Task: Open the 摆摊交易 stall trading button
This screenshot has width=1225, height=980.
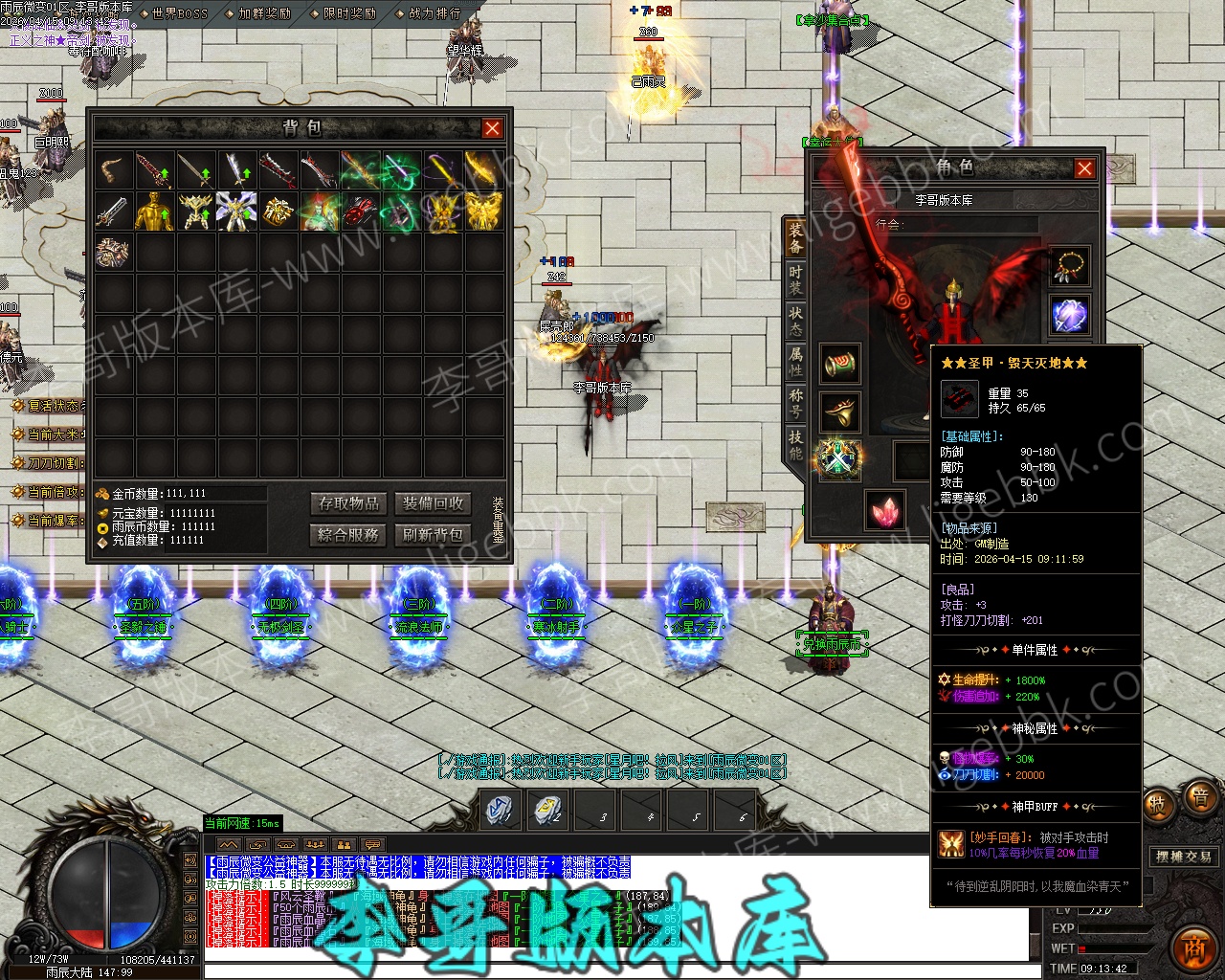Action: pyautogui.click(x=1183, y=857)
